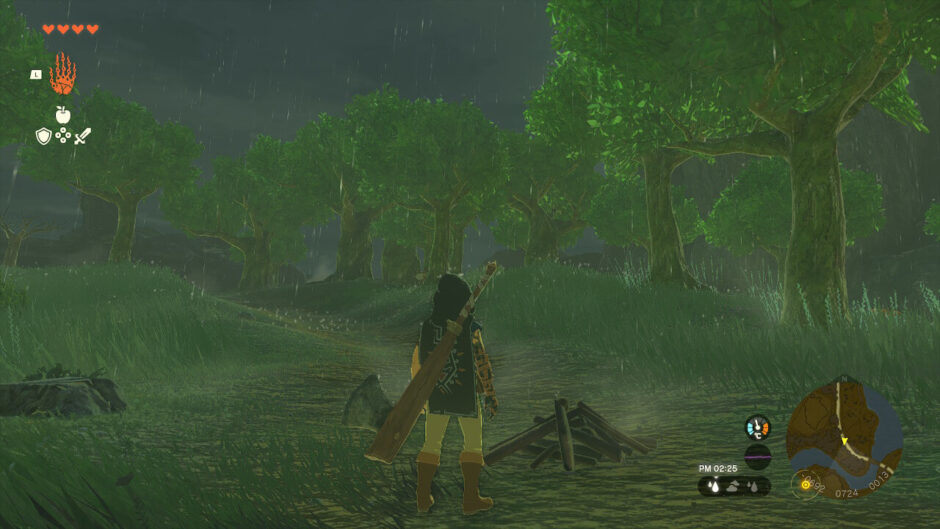Open the shield quick-select icon
Viewport: 940px width, 529px height.
[43, 136]
